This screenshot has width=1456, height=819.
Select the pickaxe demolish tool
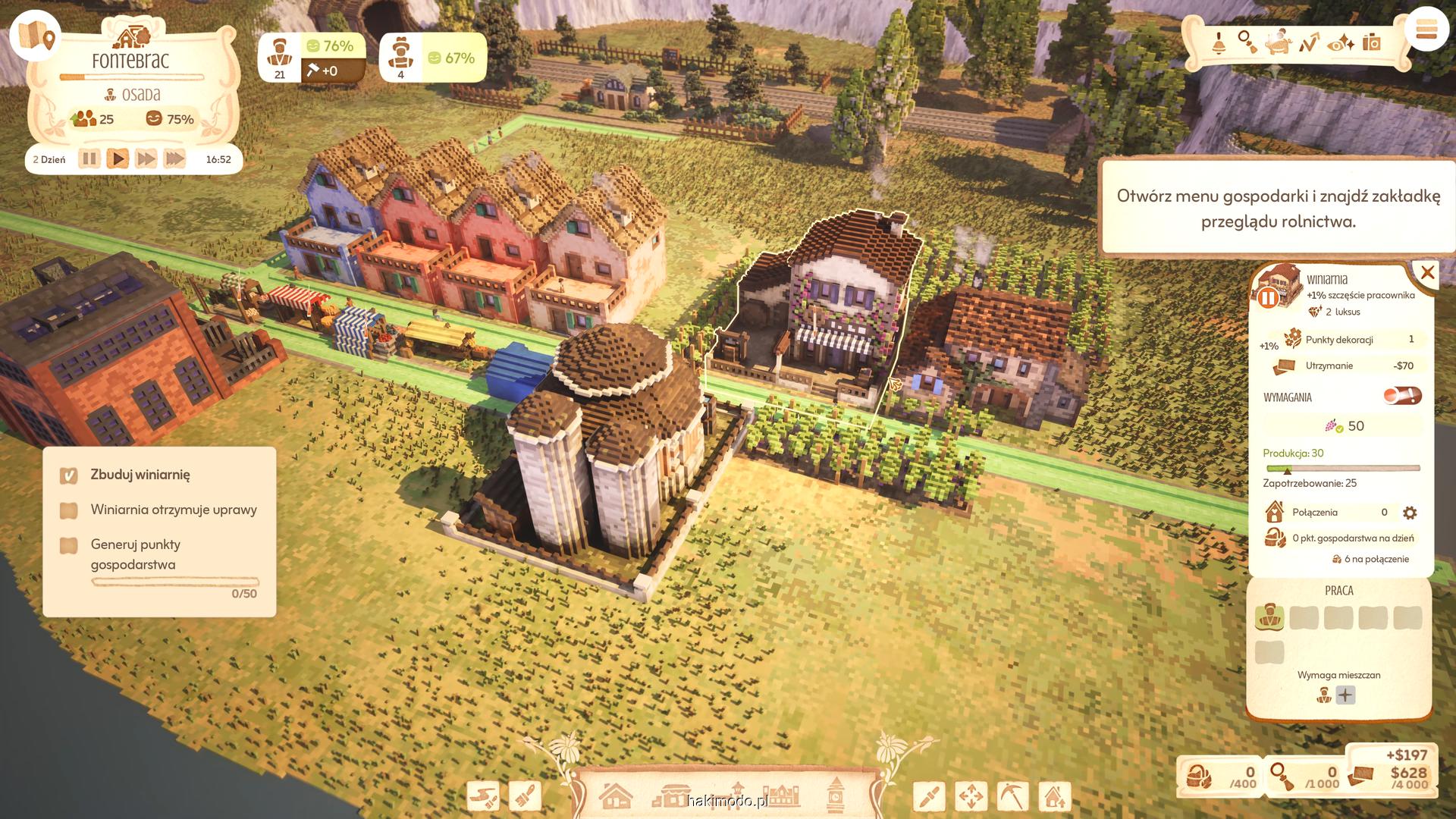pos(1012,796)
